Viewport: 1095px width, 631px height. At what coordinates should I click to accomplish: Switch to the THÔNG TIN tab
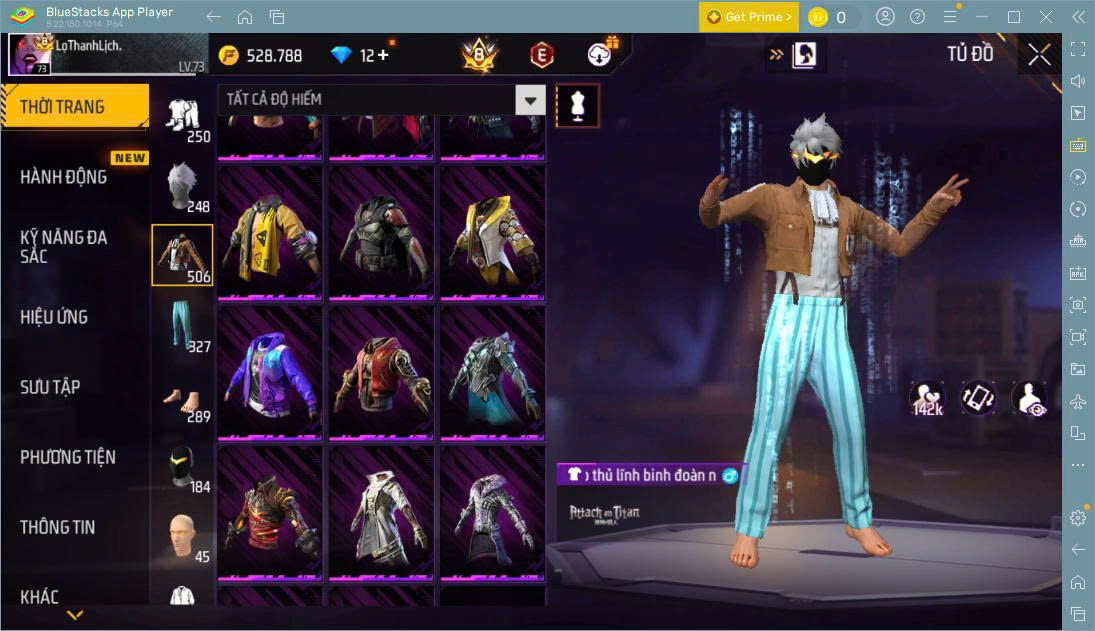point(58,527)
